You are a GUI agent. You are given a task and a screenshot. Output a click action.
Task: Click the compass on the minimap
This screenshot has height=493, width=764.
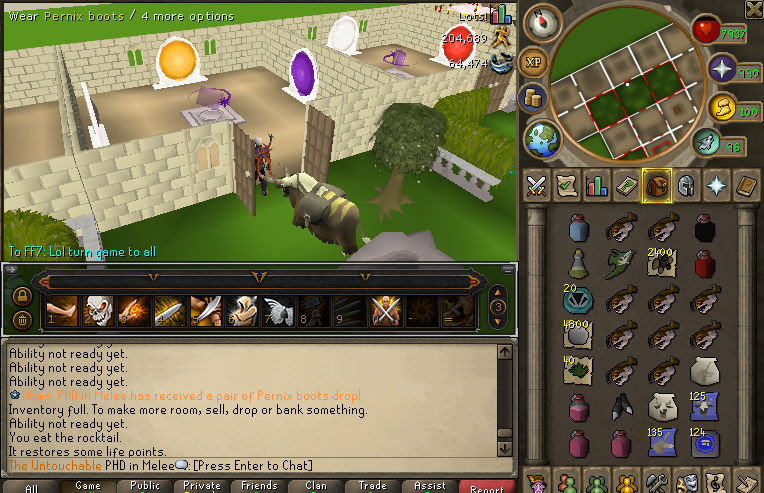click(x=543, y=20)
